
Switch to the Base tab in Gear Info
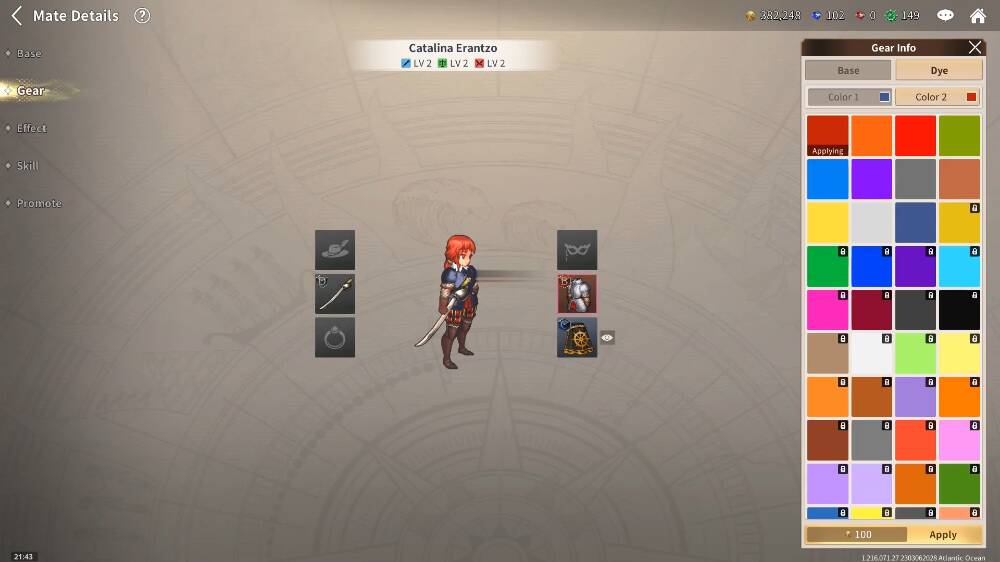click(848, 71)
